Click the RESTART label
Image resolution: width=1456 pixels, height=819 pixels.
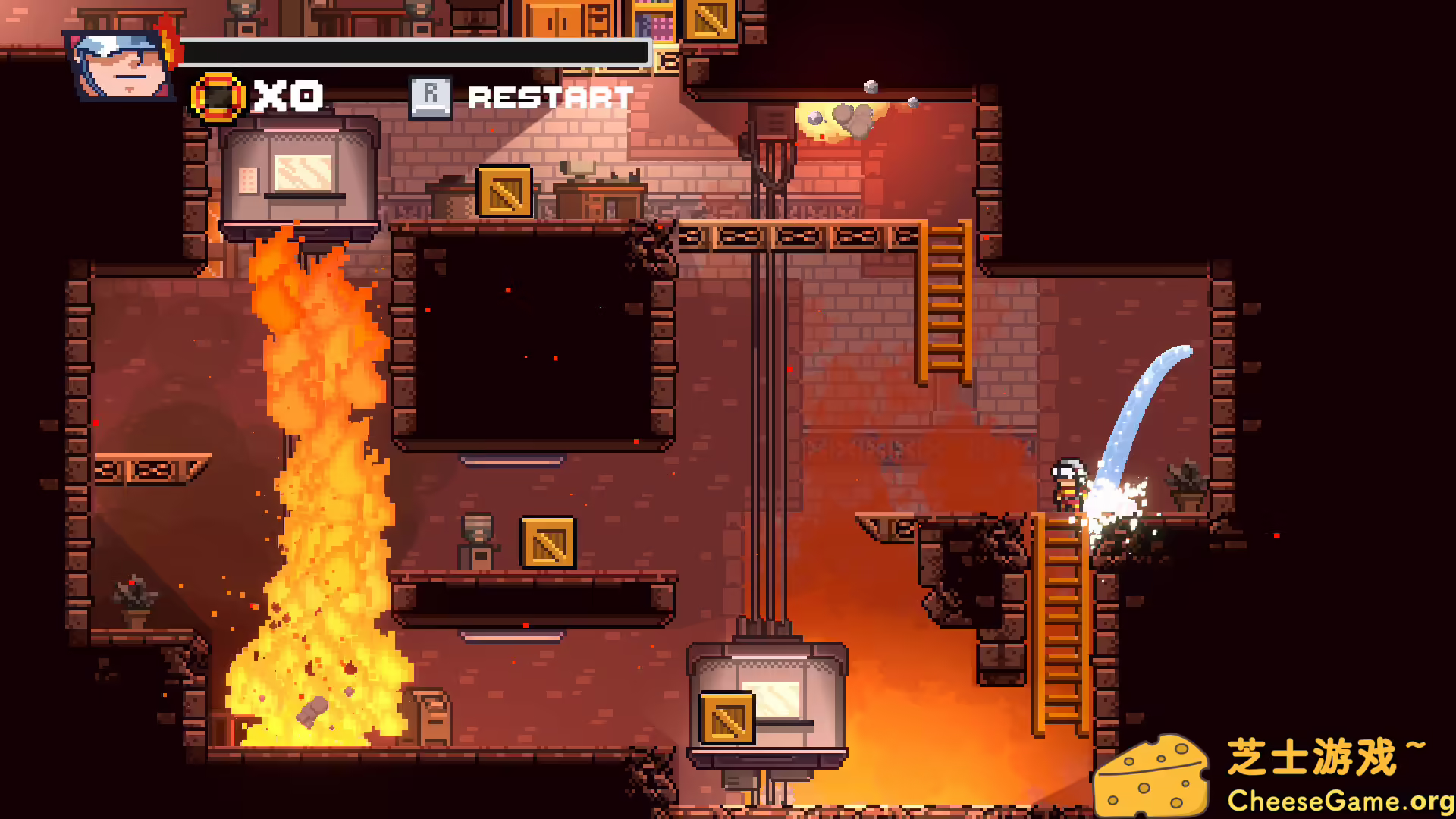[x=550, y=97]
